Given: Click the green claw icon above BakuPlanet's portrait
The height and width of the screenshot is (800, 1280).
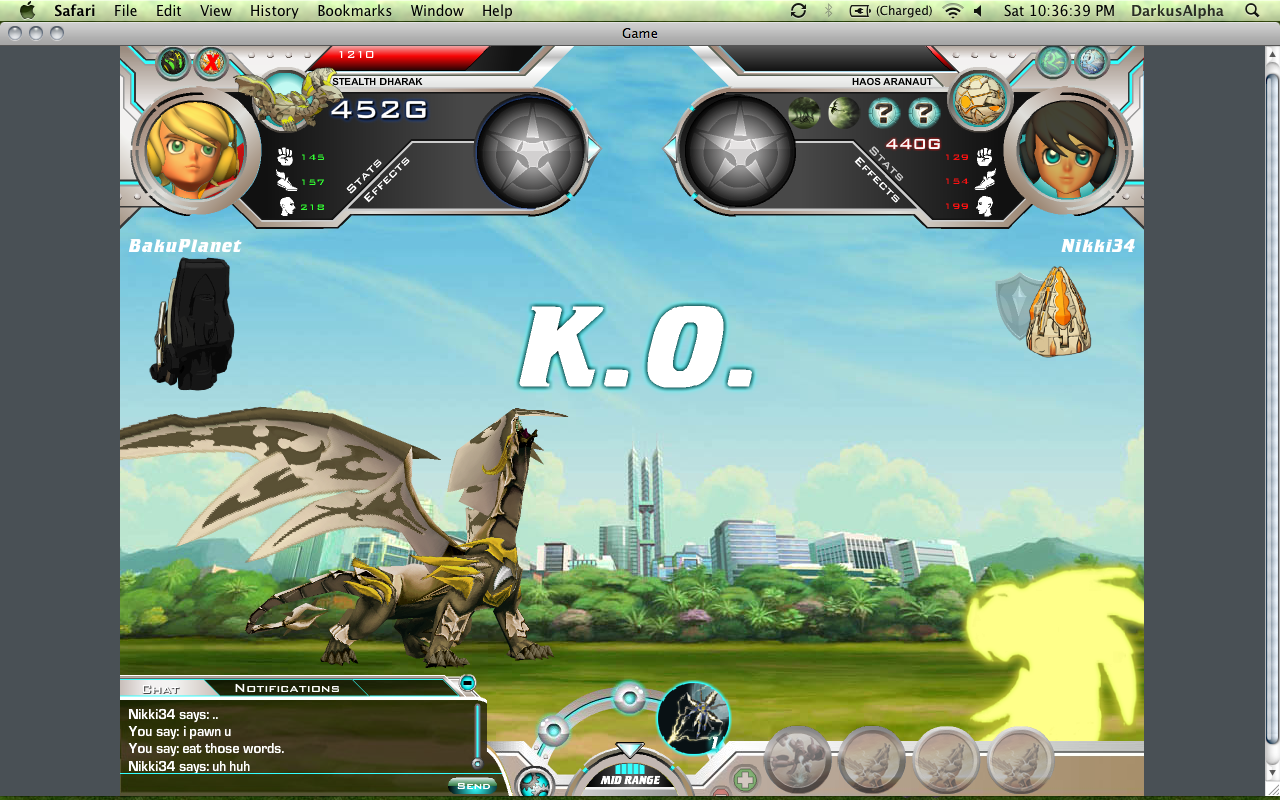Looking at the screenshot, I should tap(173, 63).
